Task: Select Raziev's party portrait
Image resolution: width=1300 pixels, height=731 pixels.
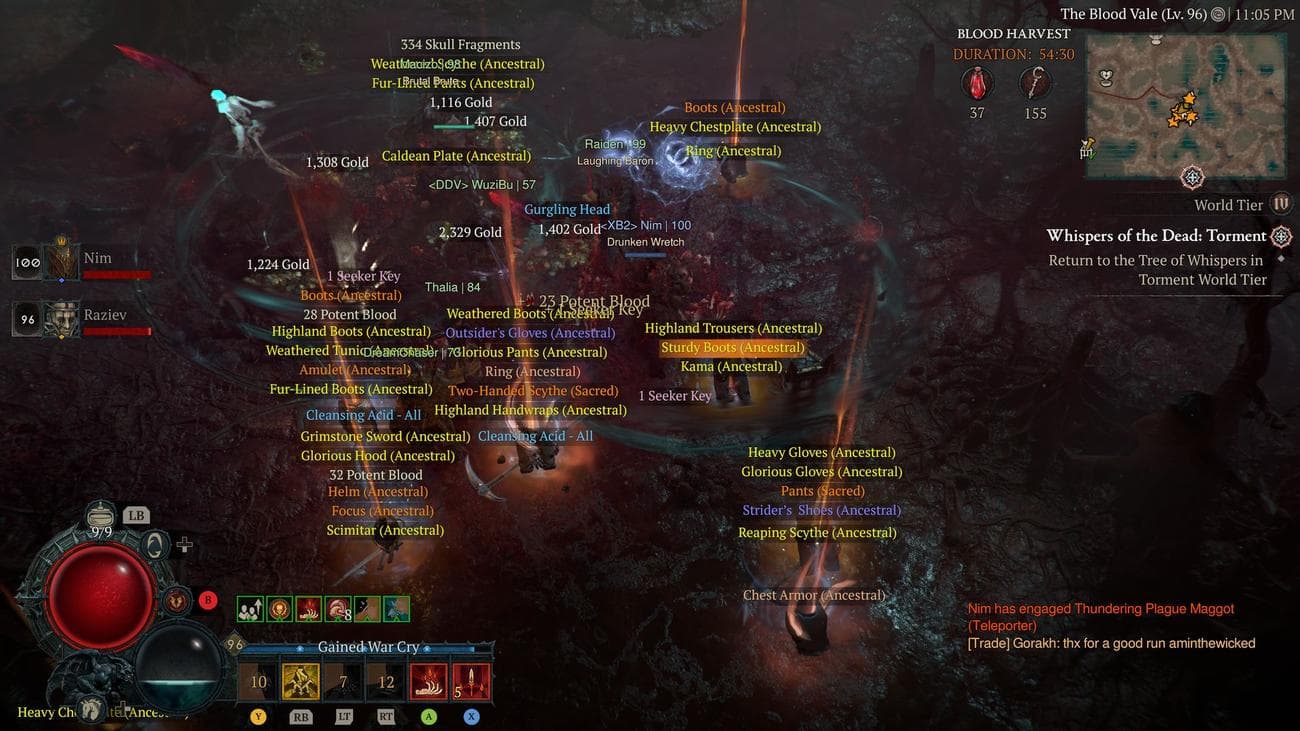Action: click(x=60, y=318)
